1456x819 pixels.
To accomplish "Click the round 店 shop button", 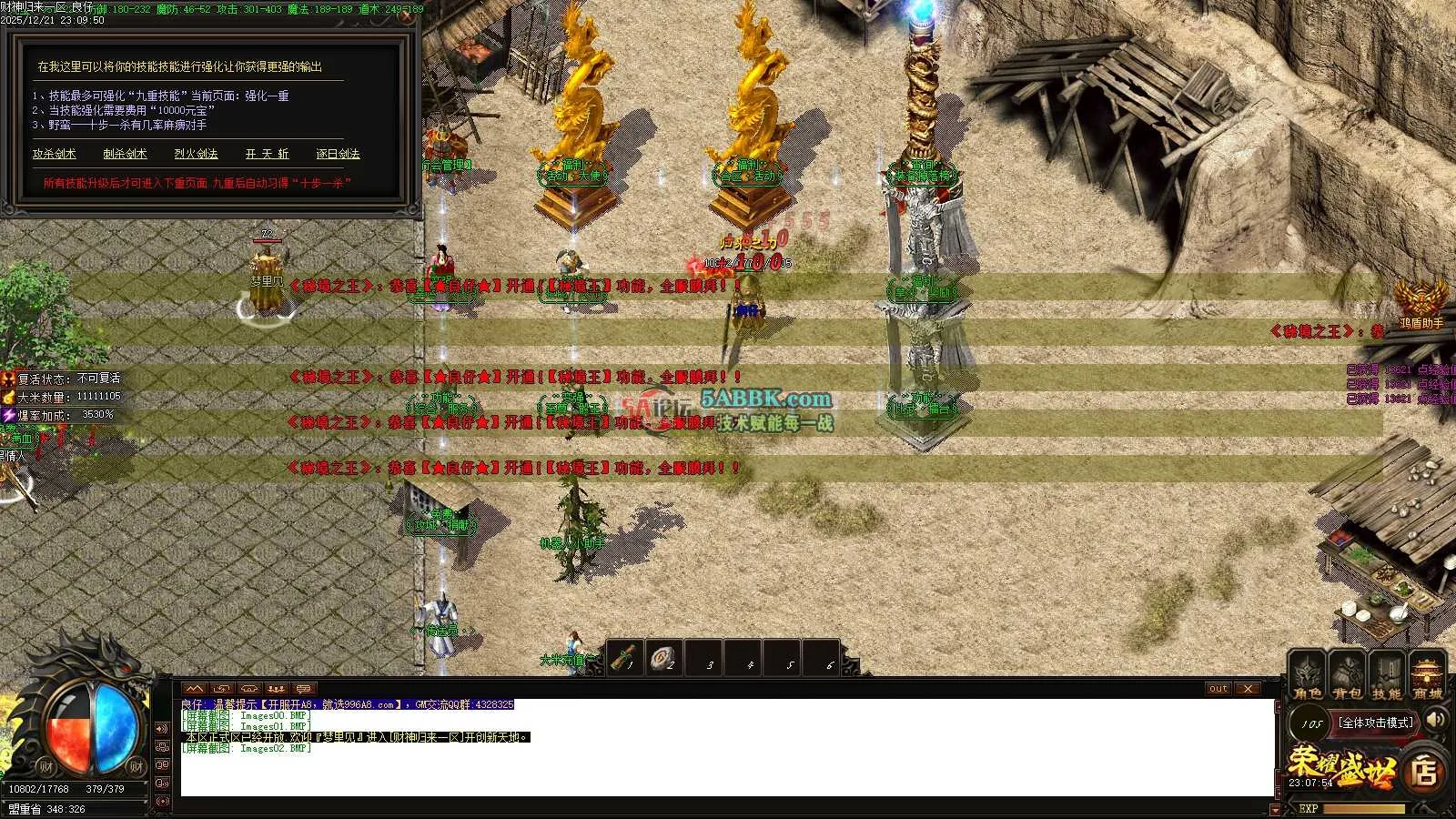I will click(1424, 773).
